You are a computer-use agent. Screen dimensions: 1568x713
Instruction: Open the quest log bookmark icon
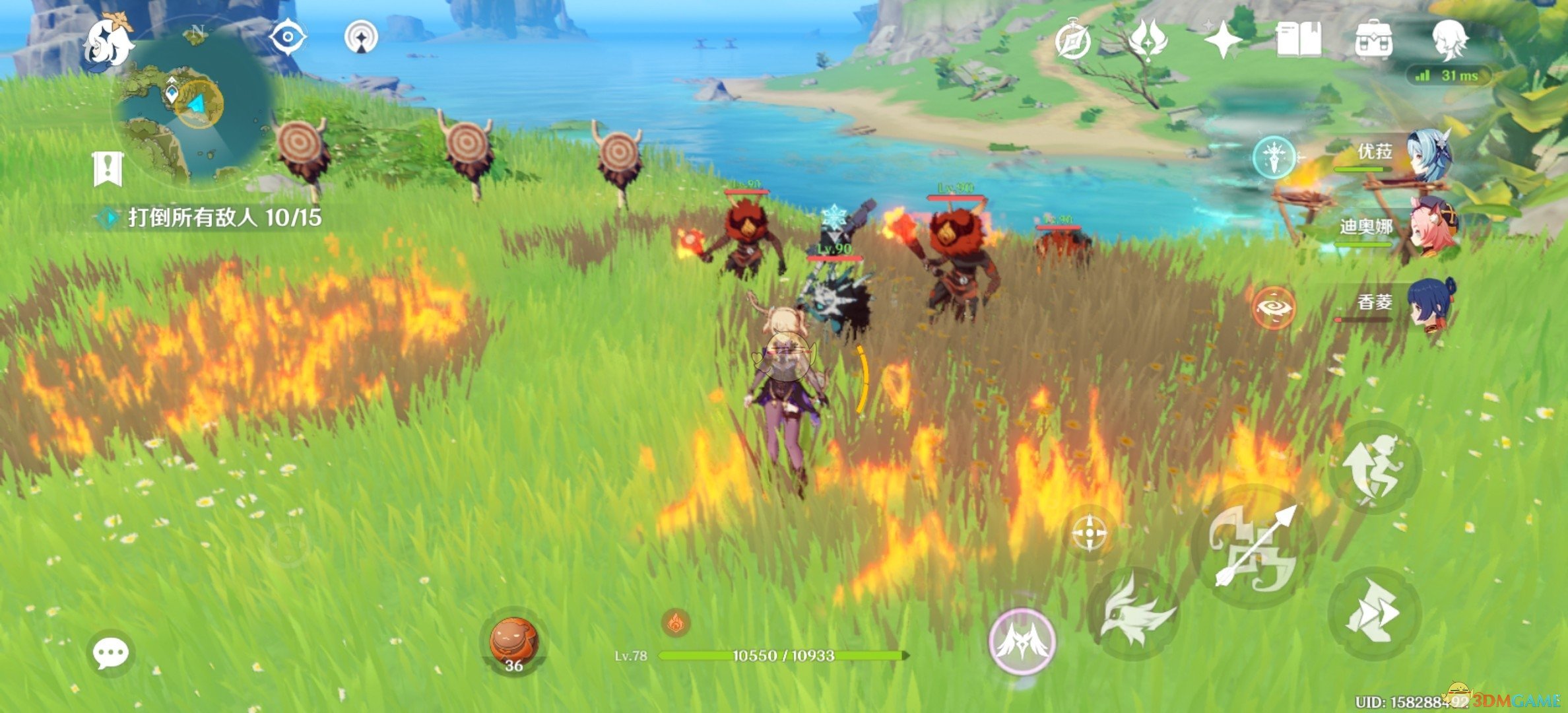108,168
